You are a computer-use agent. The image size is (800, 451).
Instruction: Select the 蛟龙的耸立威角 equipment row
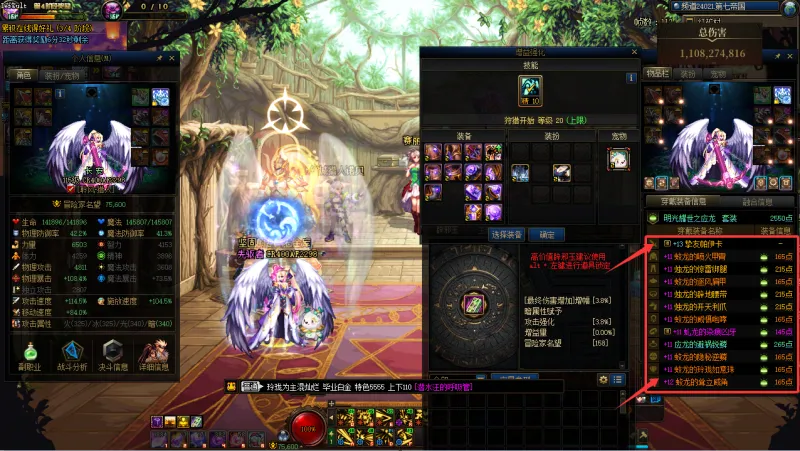click(722, 382)
